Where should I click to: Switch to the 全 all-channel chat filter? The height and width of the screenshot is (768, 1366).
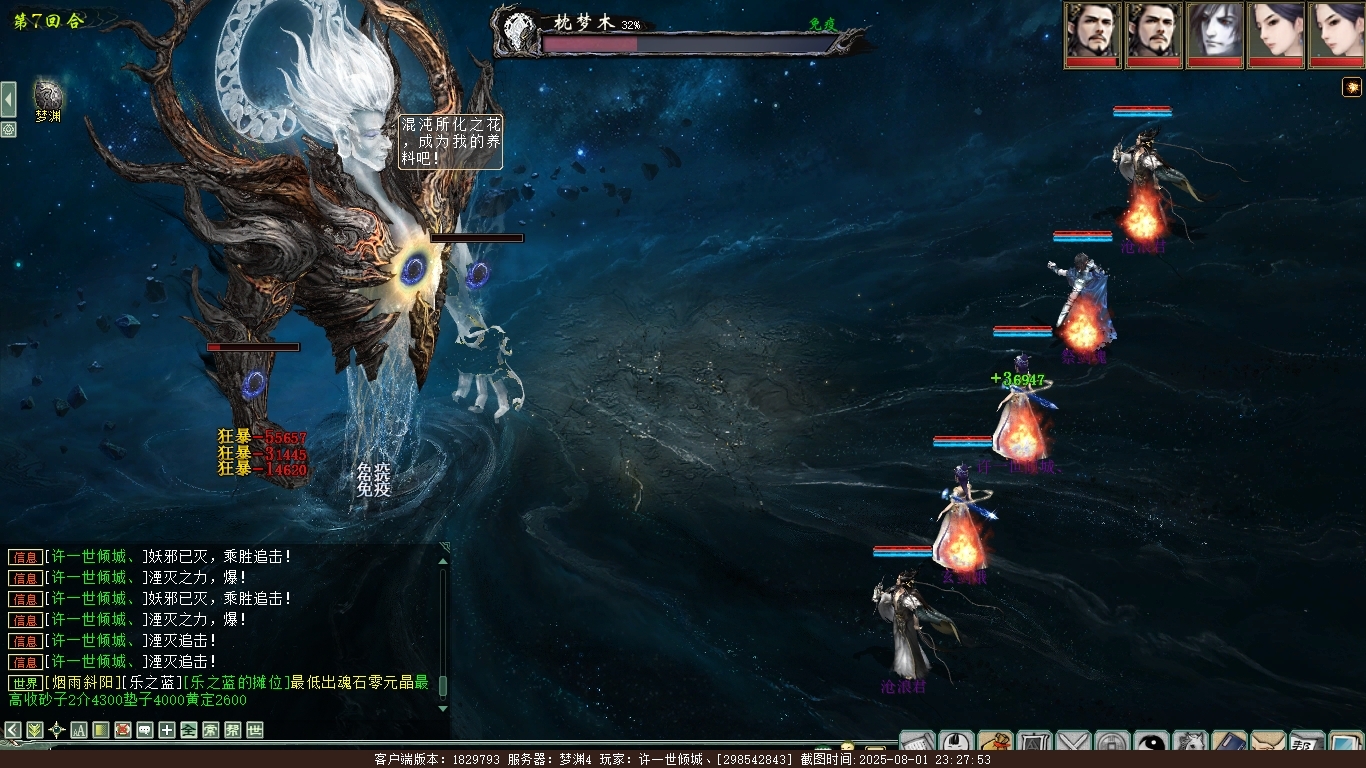pos(189,730)
